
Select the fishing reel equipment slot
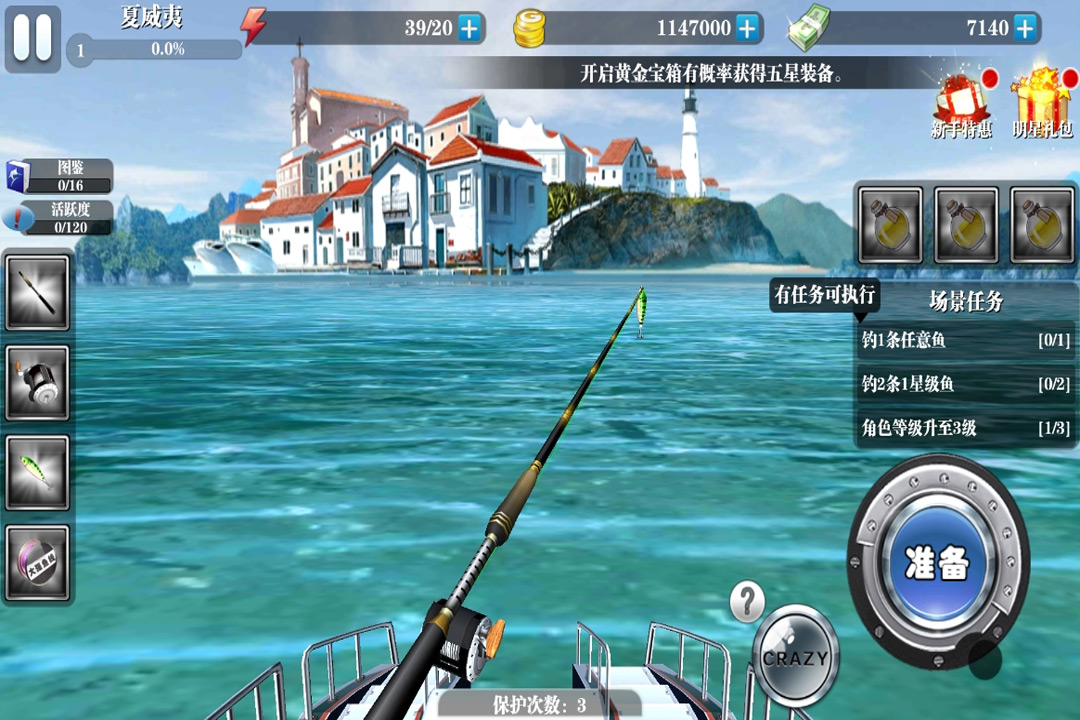pos(38,383)
